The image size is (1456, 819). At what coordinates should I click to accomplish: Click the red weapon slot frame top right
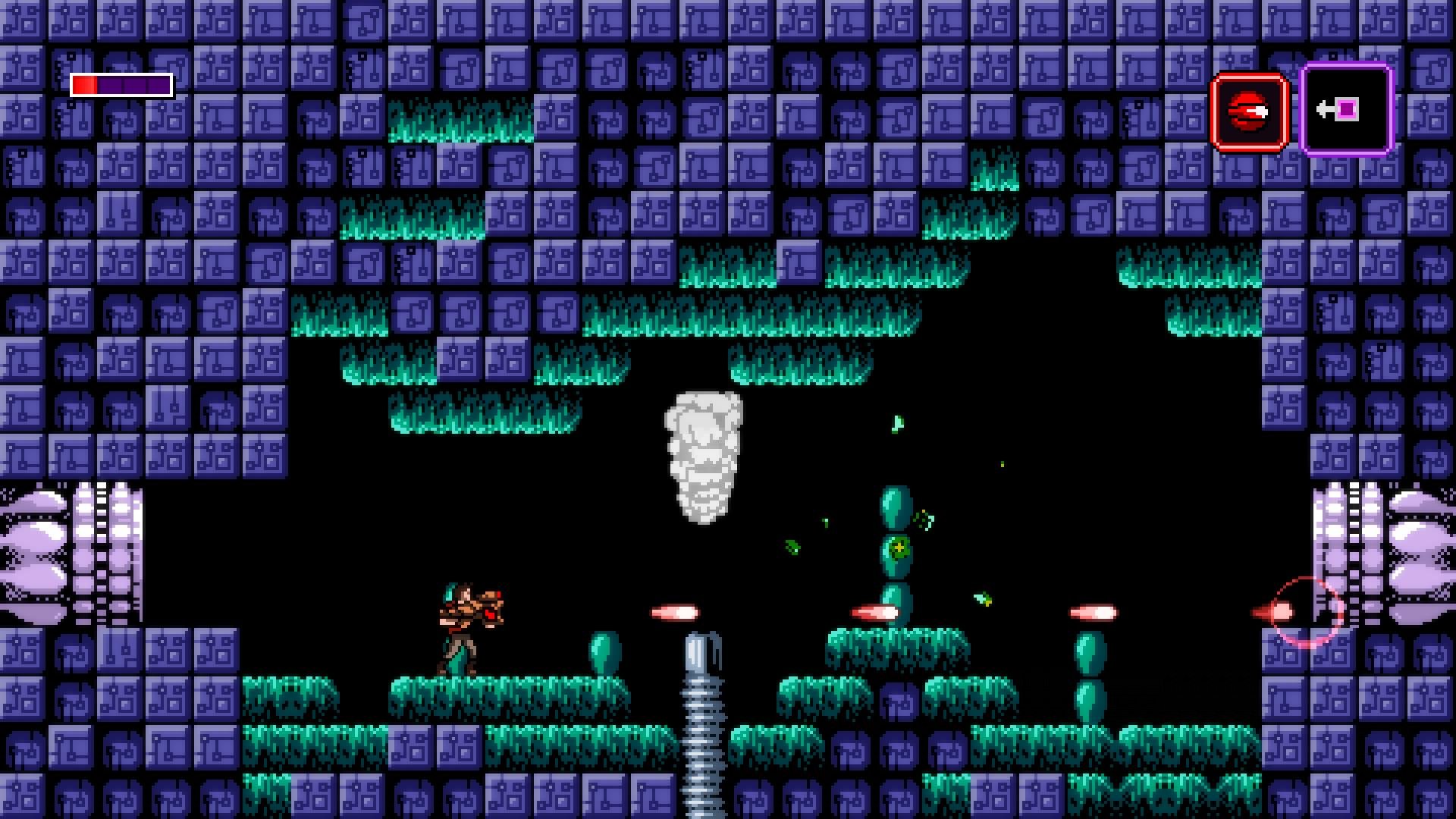[x=1249, y=112]
